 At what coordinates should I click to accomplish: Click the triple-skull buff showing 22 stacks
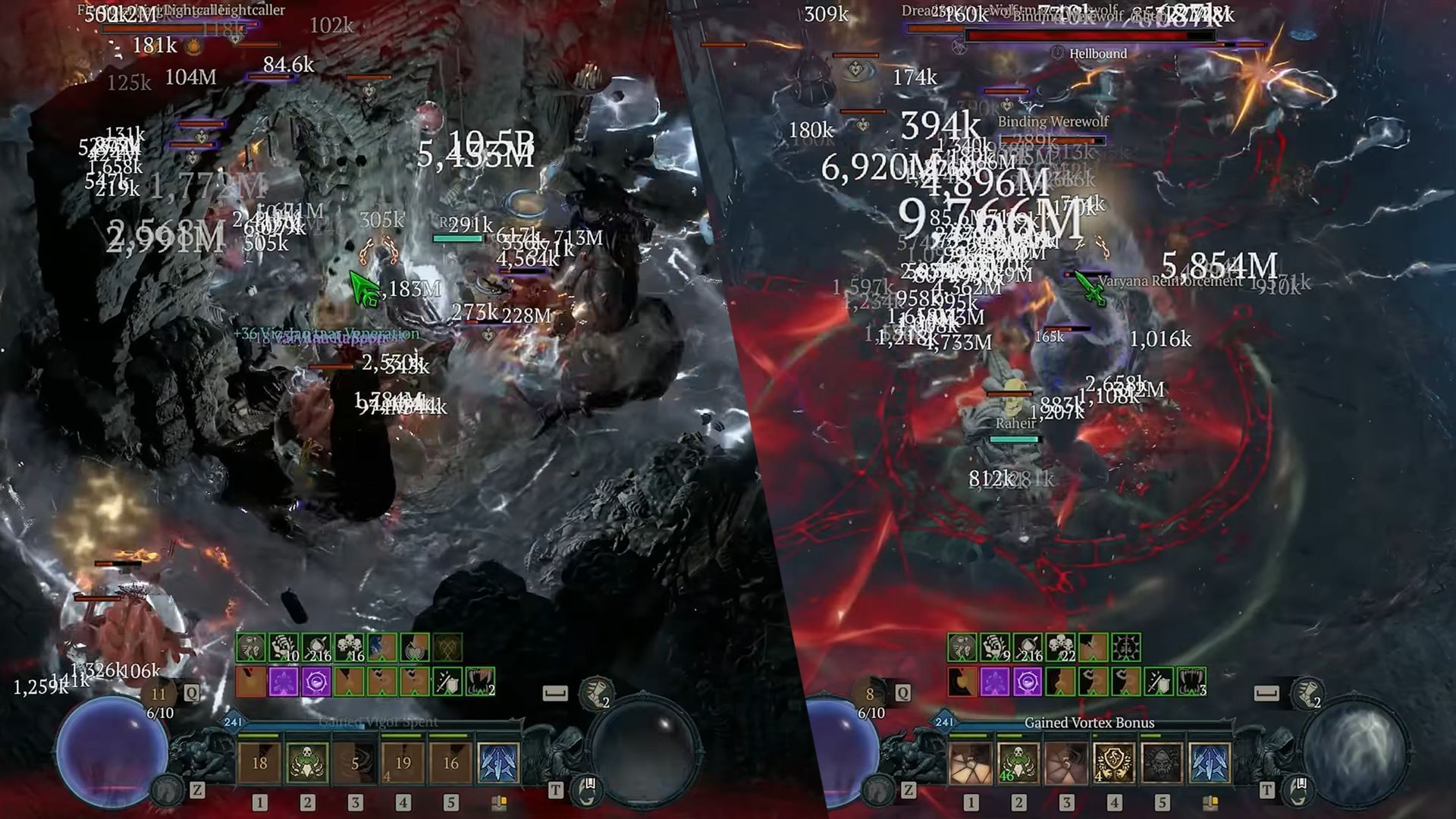[1060, 647]
